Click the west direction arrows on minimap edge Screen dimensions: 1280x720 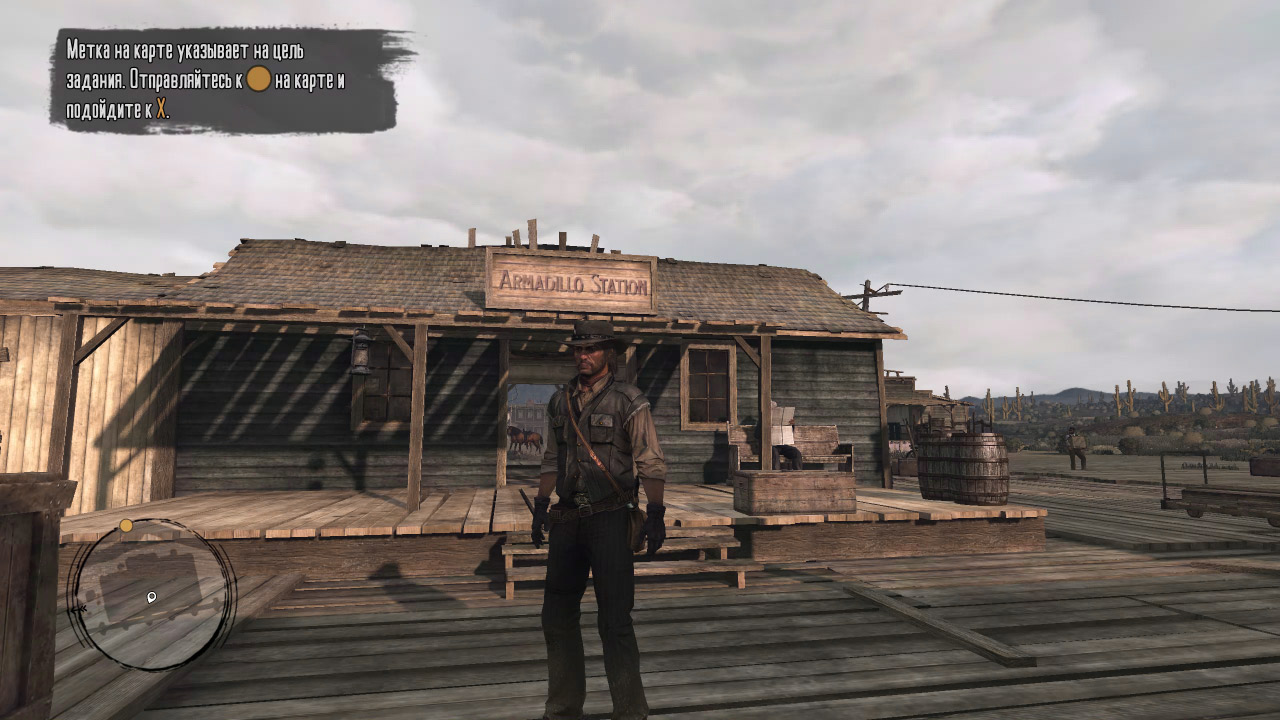[79, 608]
